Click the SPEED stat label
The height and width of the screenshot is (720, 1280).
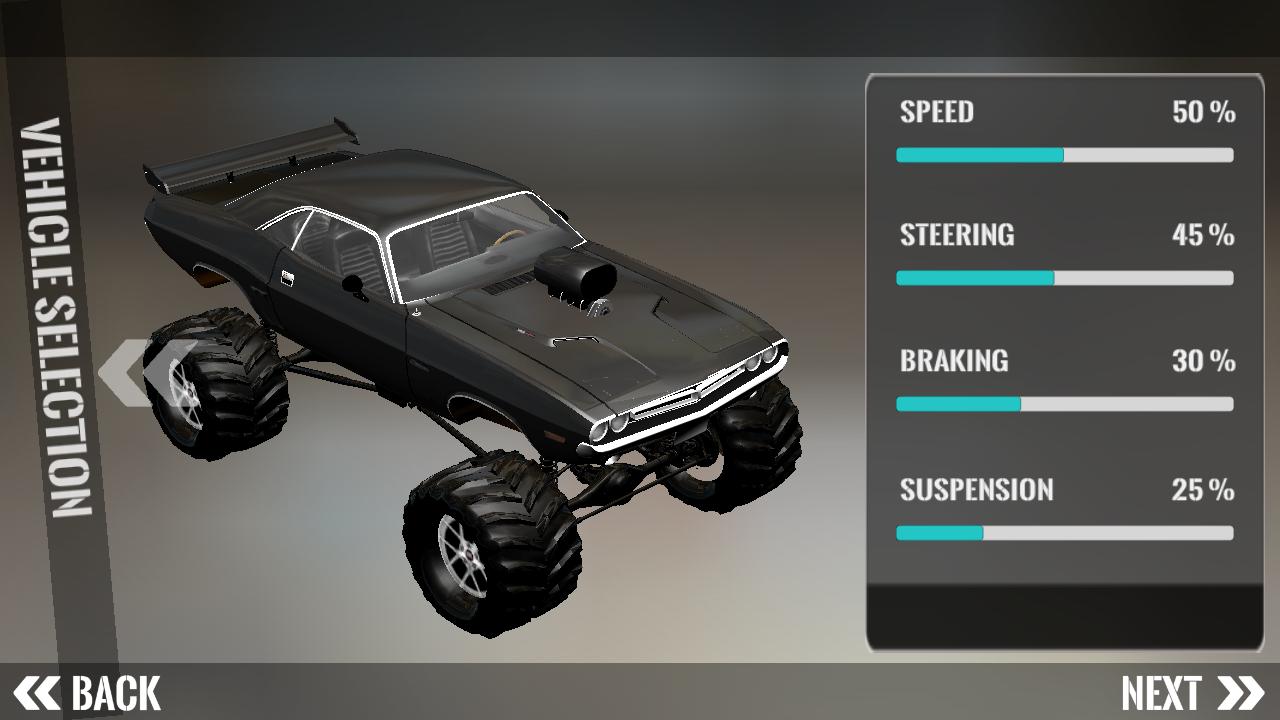935,113
